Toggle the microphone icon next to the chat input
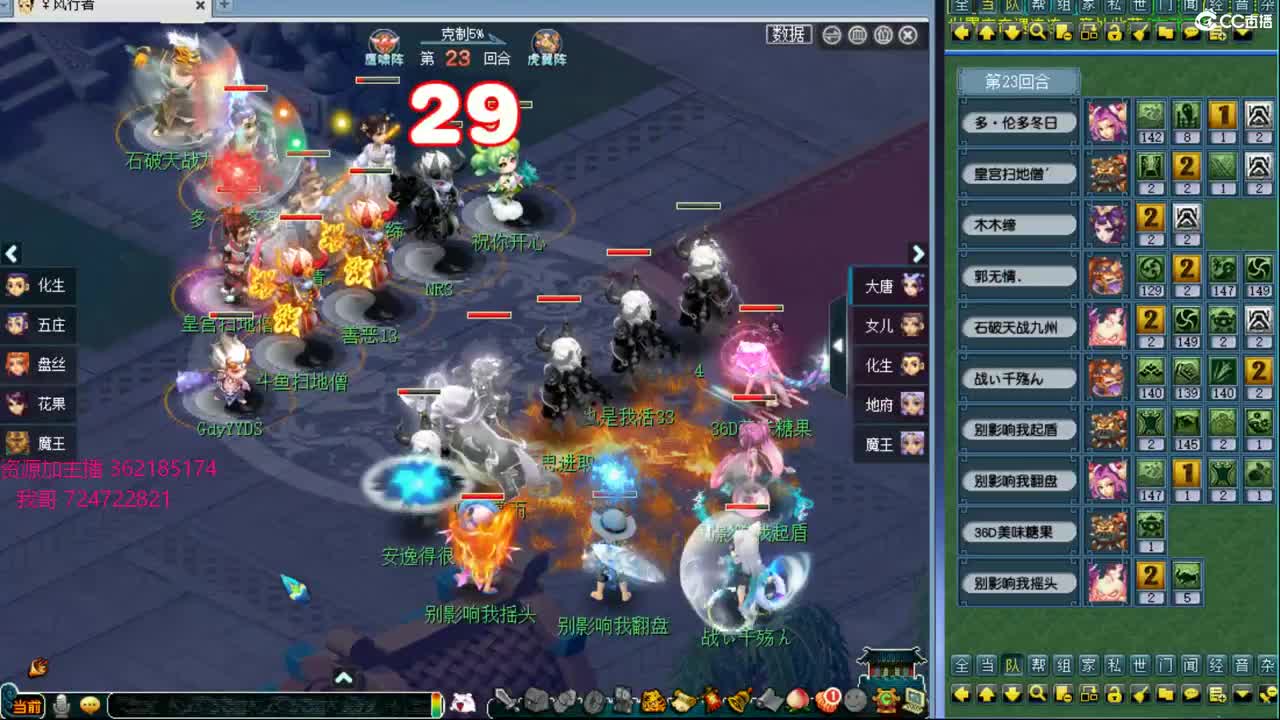Viewport: 1280px width, 720px height. click(60, 703)
